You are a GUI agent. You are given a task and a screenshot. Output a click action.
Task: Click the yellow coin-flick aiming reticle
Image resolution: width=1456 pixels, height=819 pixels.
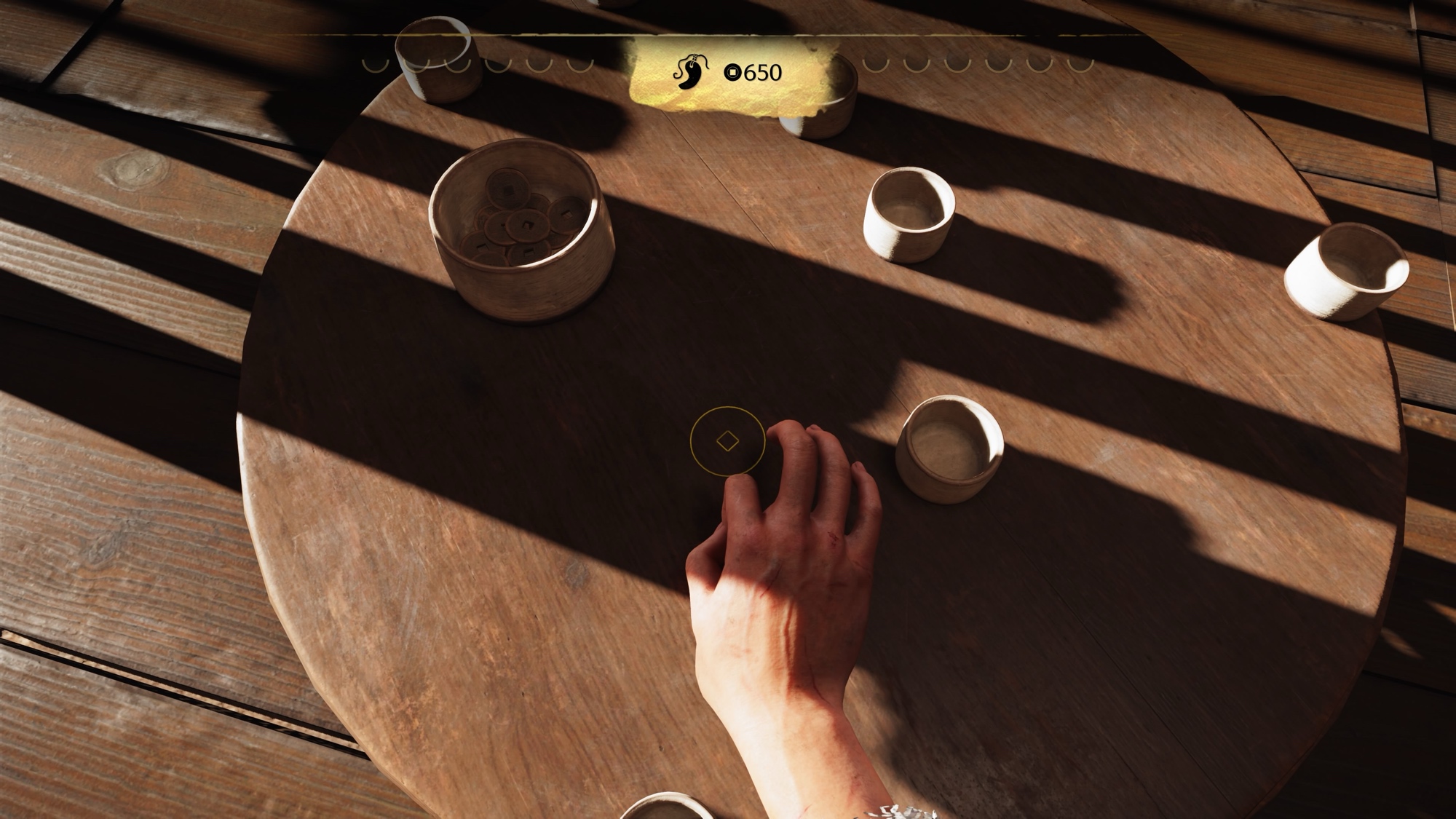(x=727, y=441)
